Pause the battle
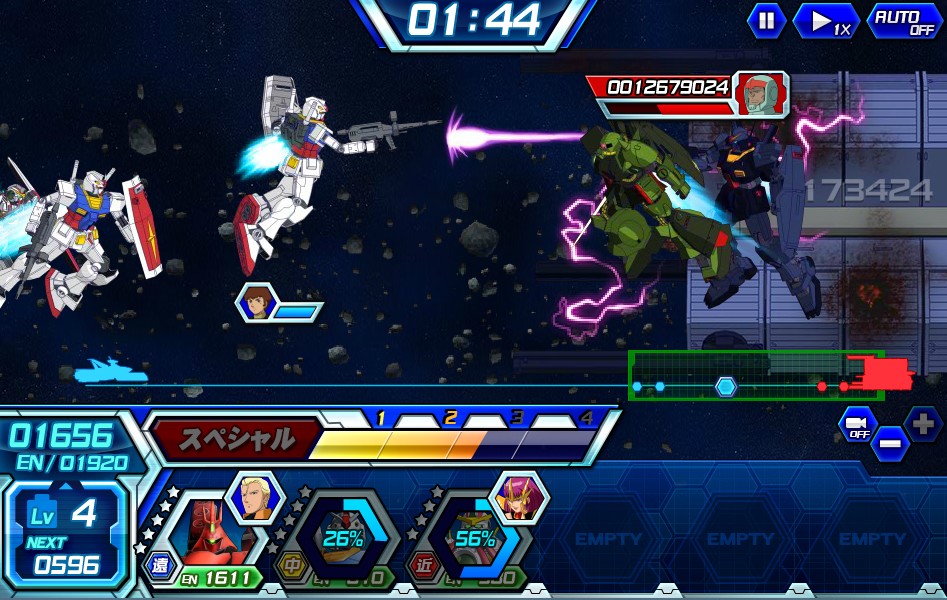 [766, 21]
